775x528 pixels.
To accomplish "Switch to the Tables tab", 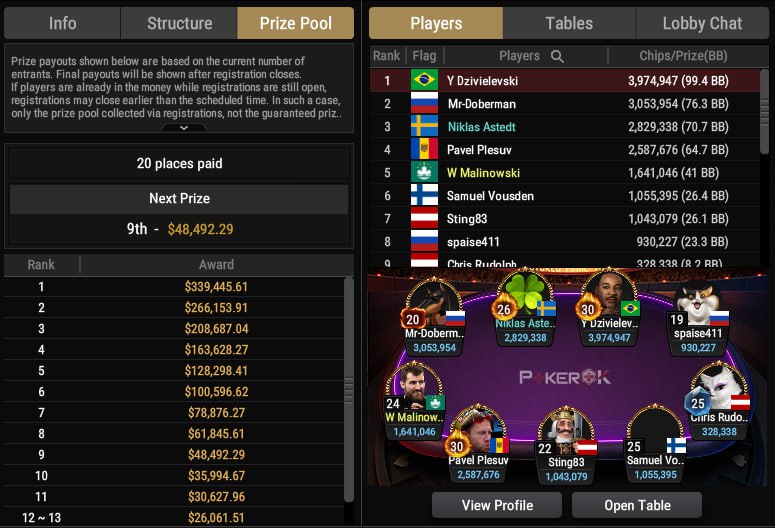I will (x=569, y=23).
